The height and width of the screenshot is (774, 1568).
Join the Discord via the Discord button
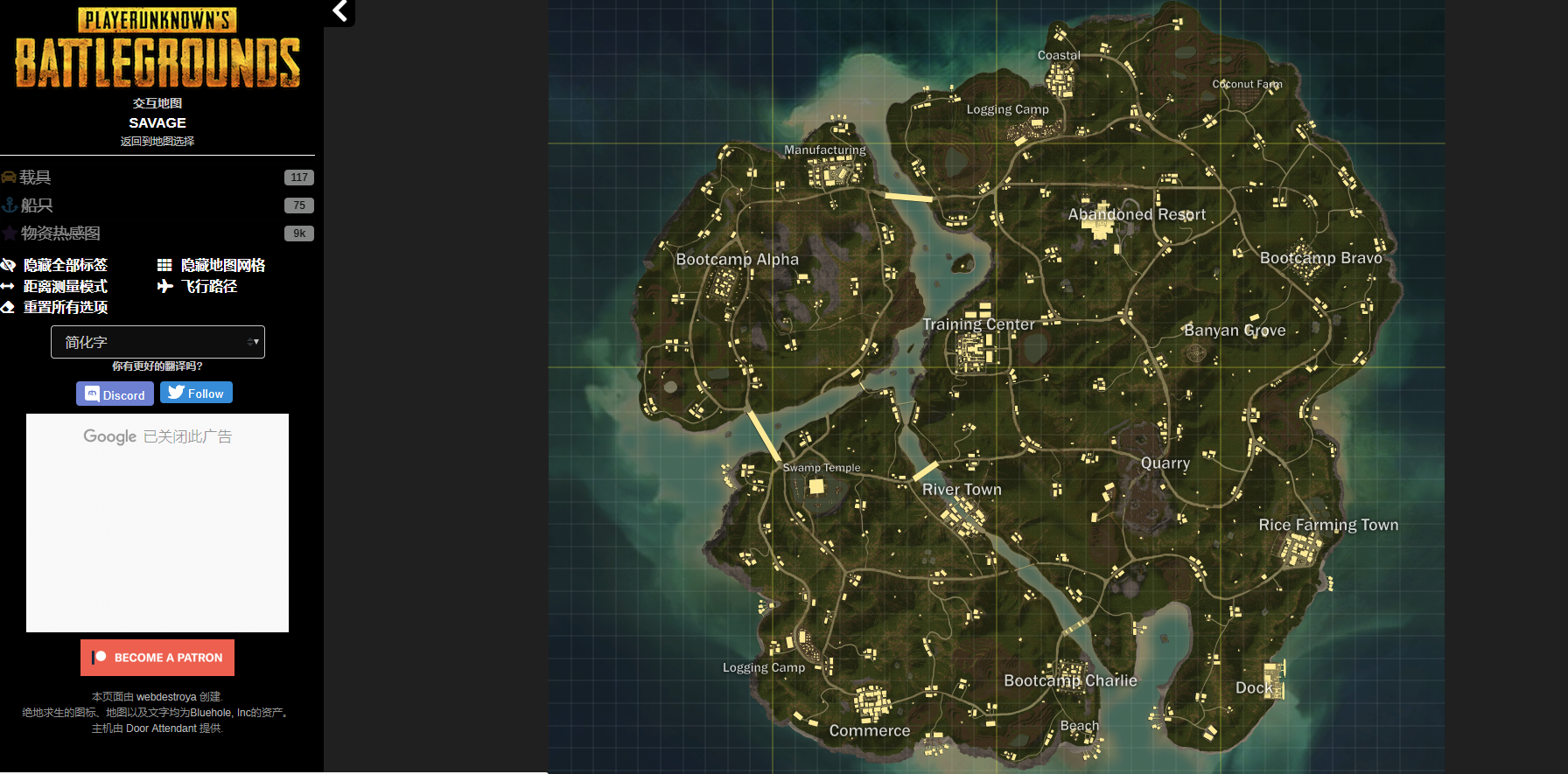(x=115, y=393)
